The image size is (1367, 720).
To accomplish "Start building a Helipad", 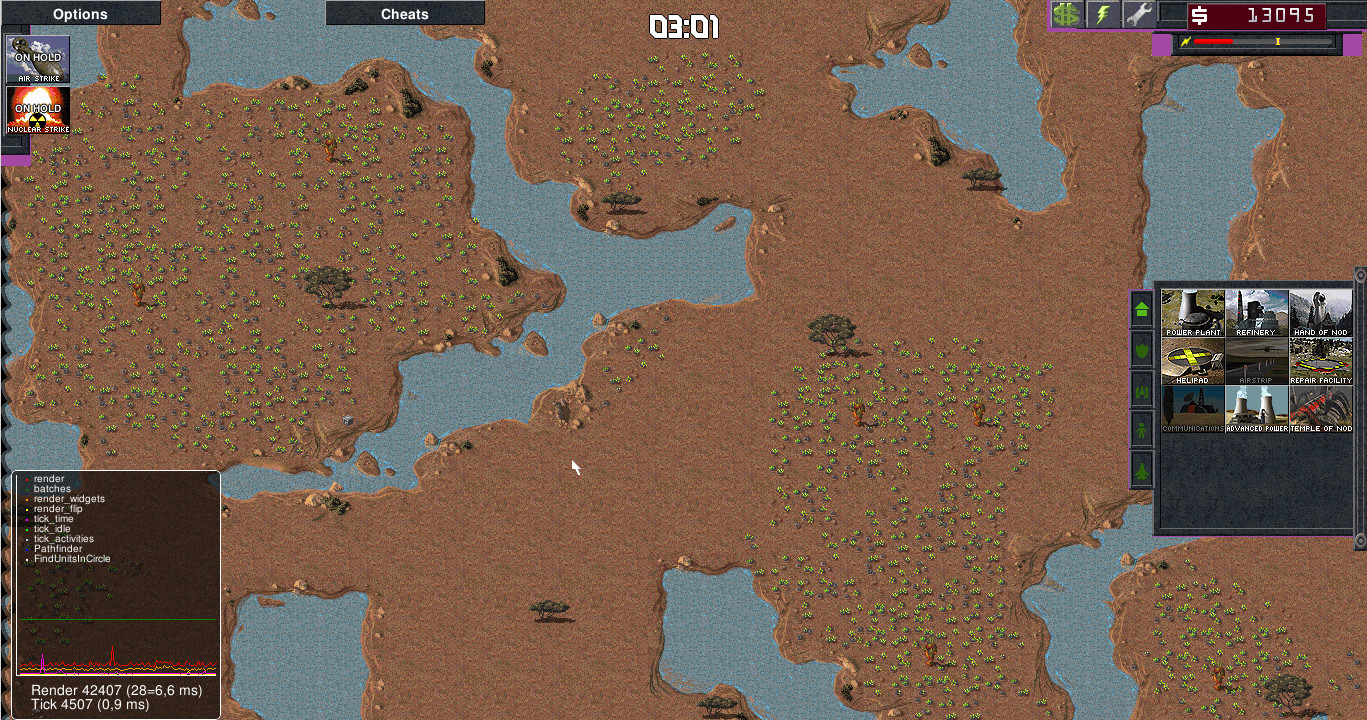I will click(1192, 359).
